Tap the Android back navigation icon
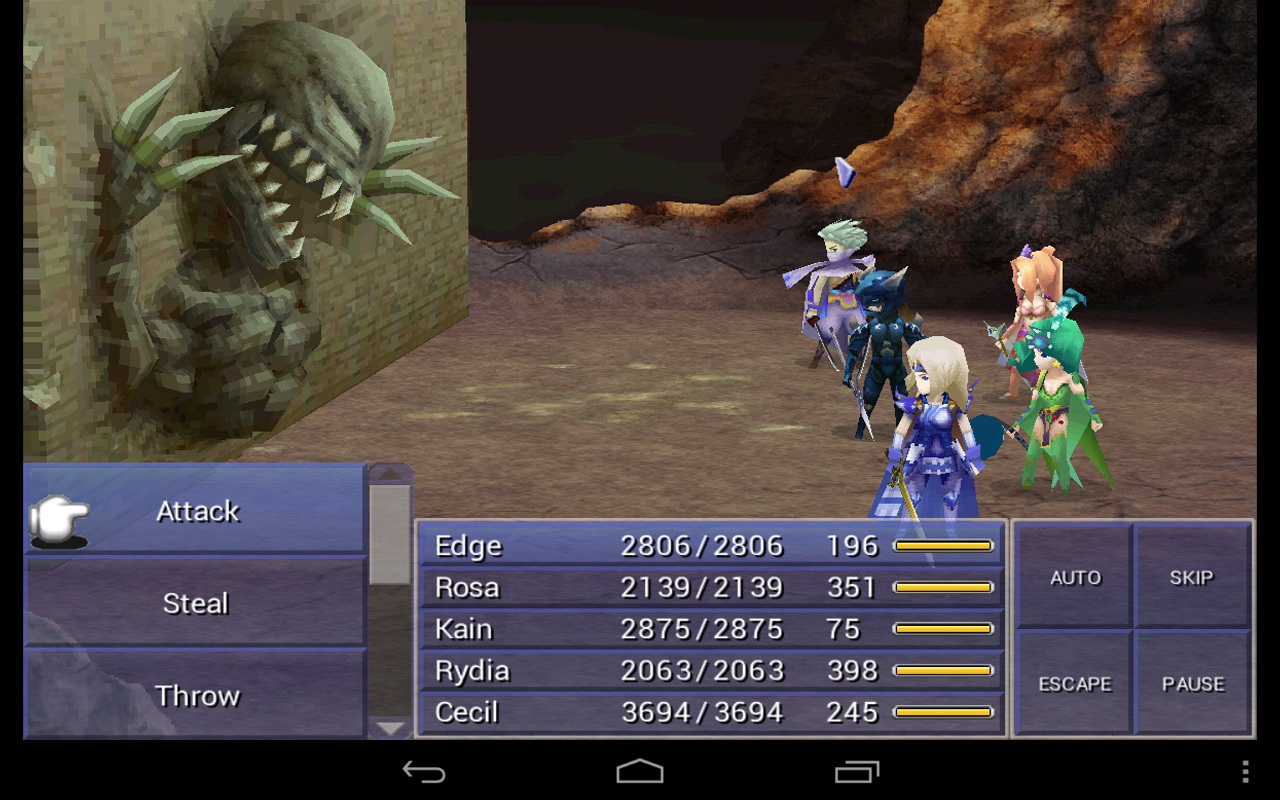 [425, 771]
